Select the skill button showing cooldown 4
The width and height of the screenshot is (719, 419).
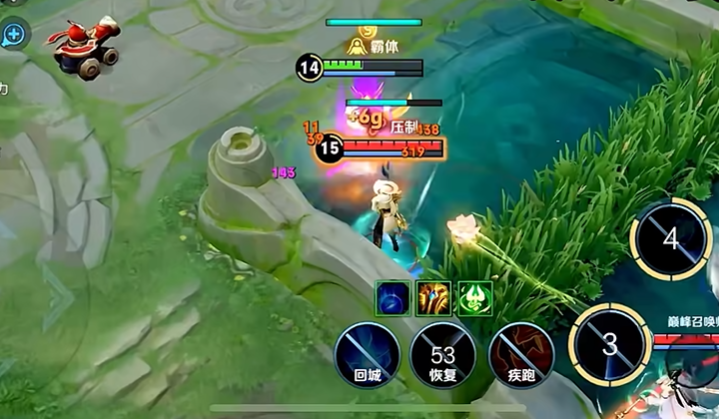[x=670, y=239]
